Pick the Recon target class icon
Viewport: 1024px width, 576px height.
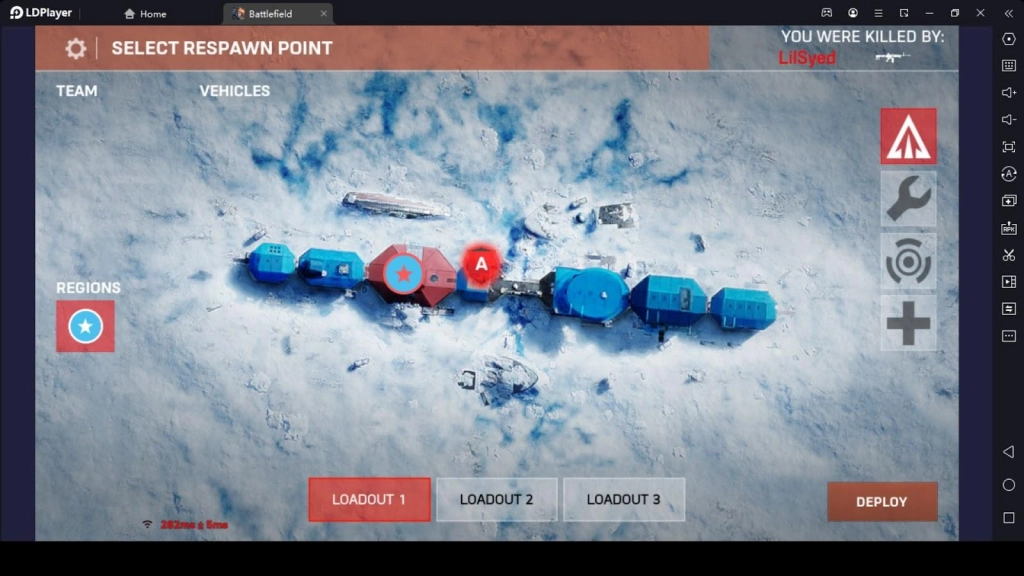click(908, 261)
